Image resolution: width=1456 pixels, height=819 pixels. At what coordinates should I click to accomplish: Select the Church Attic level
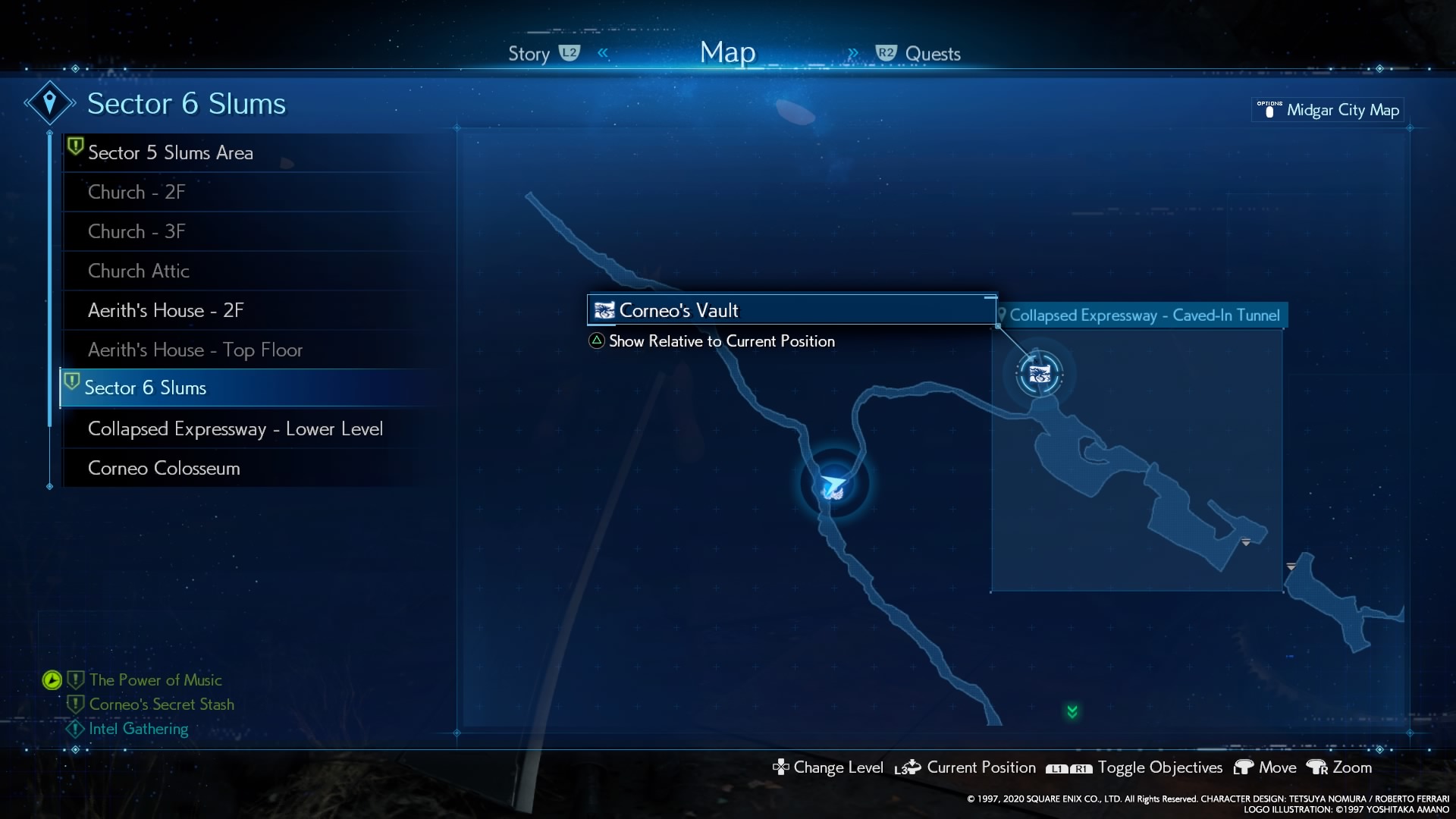[x=139, y=271]
